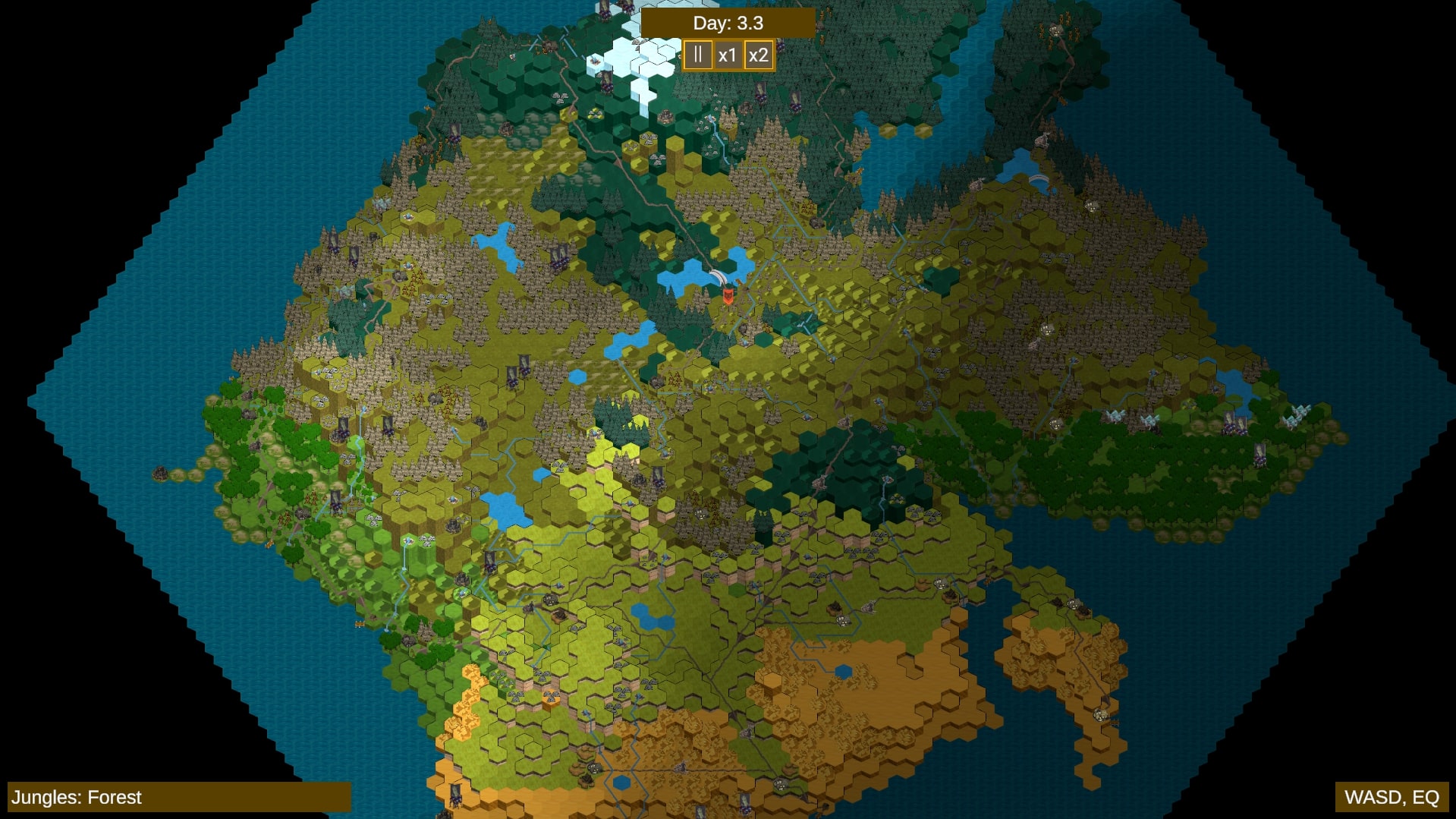Viewport: 1456px width, 819px height.
Task: Select the red wolf banner army unit
Action: point(728,297)
